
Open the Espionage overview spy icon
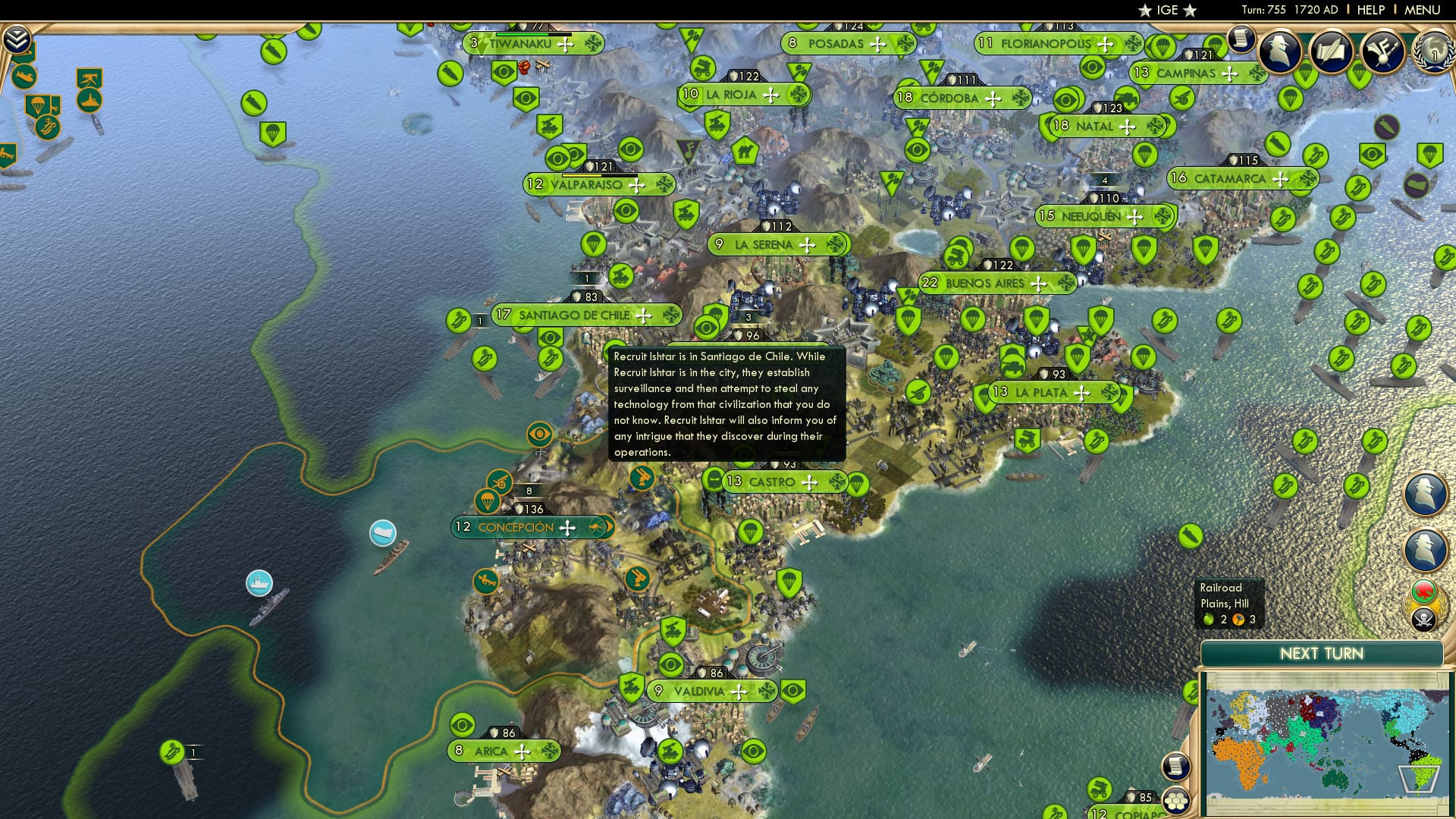pyautogui.click(x=1279, y=52)
